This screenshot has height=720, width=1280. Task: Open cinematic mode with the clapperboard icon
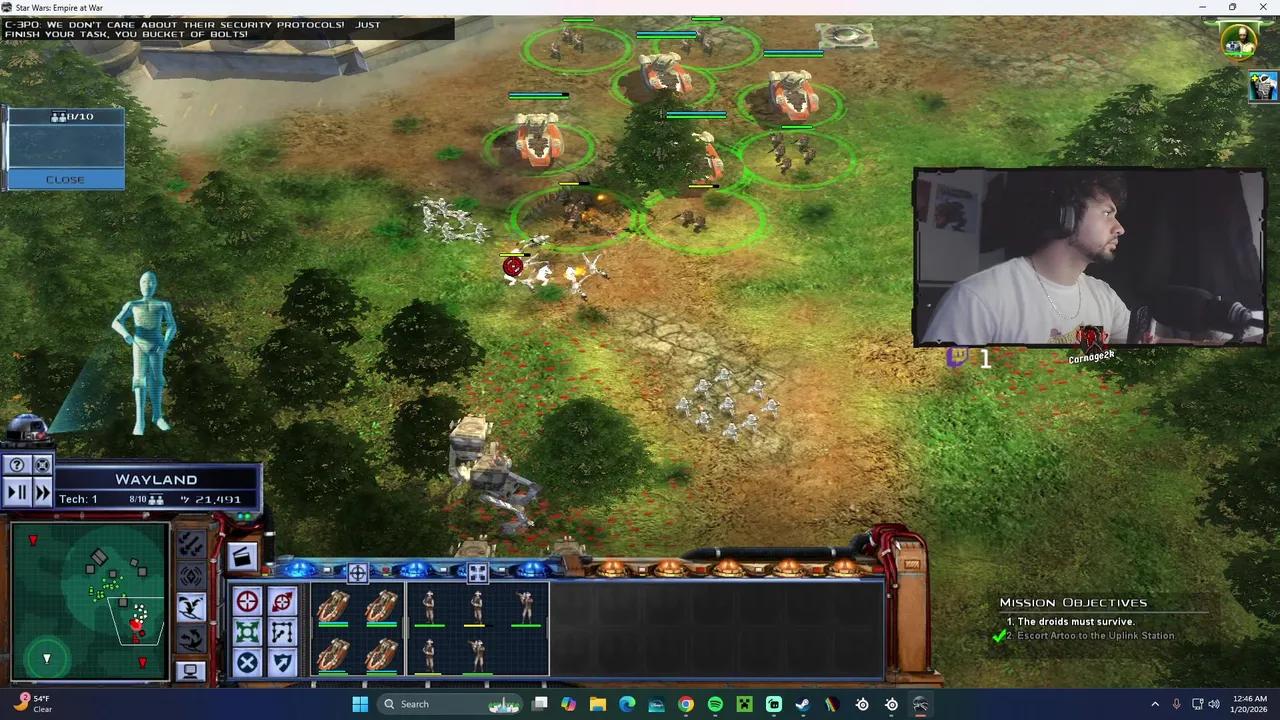click(243, 556)
